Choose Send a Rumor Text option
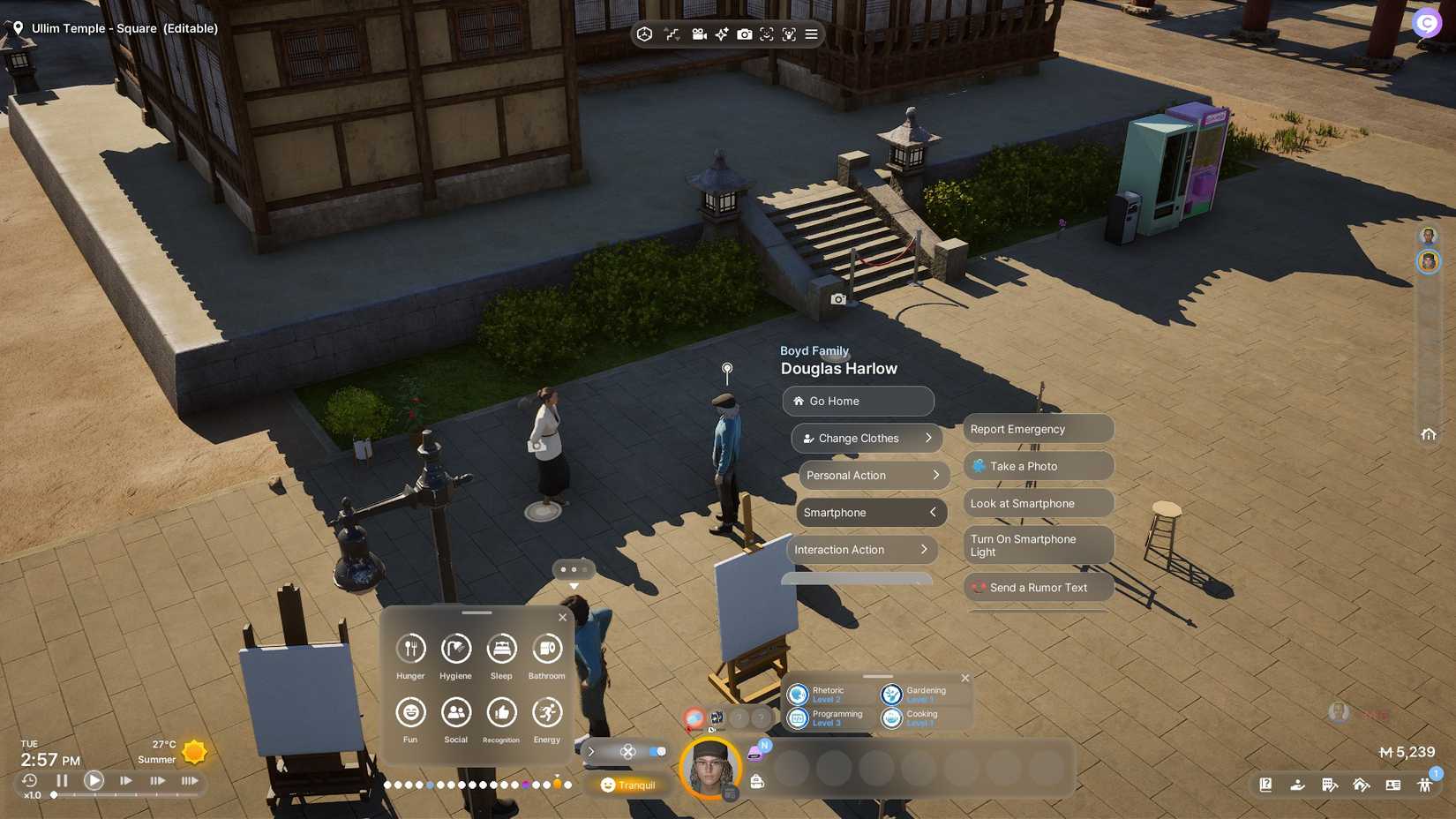 coord(1038,587)
